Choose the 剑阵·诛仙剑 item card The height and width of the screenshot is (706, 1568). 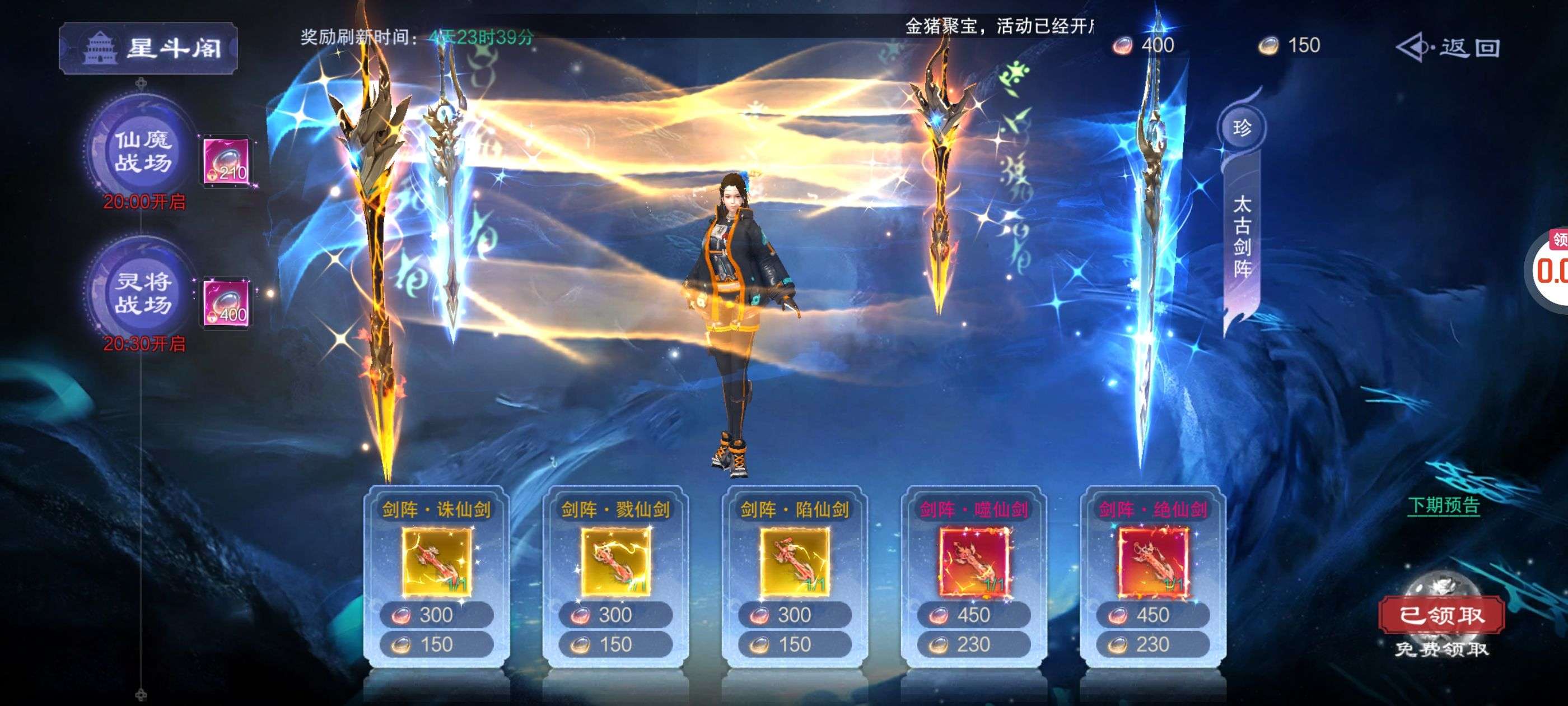point(436,560)
